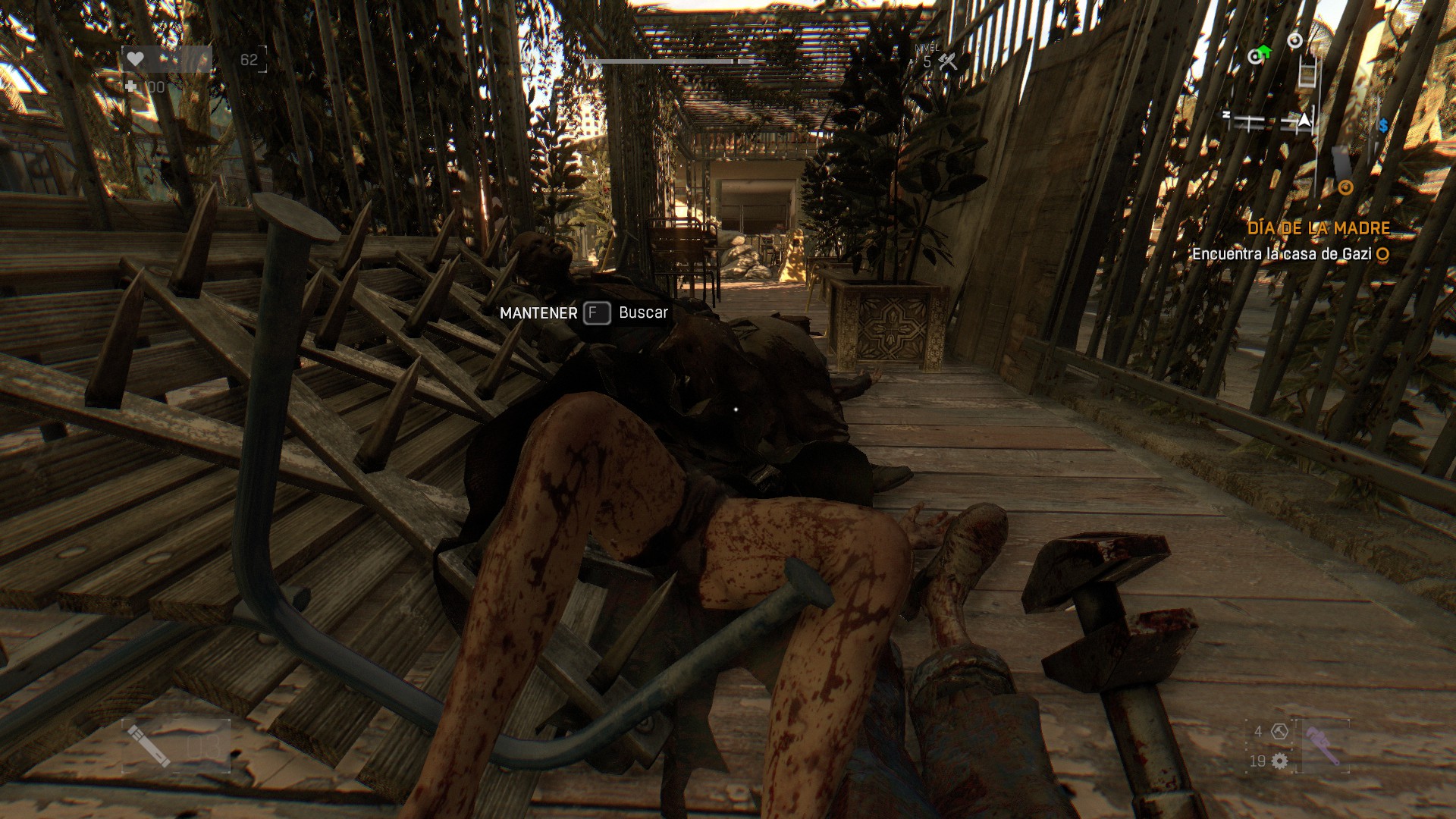
Task: Click the hammer repair icon
Action: click(1280, 732)
